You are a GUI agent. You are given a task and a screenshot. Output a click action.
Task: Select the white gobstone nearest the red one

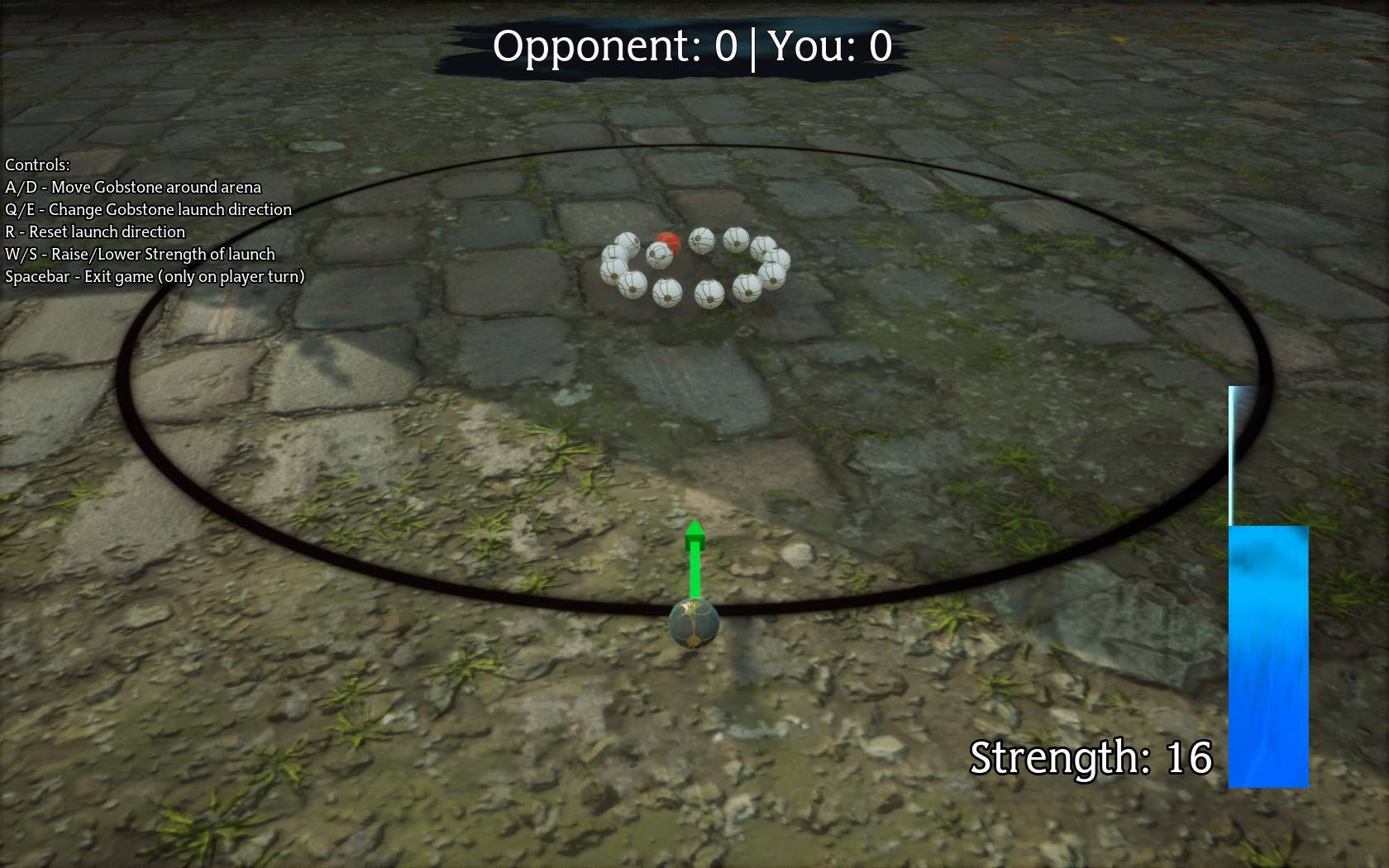coord(659,255)
